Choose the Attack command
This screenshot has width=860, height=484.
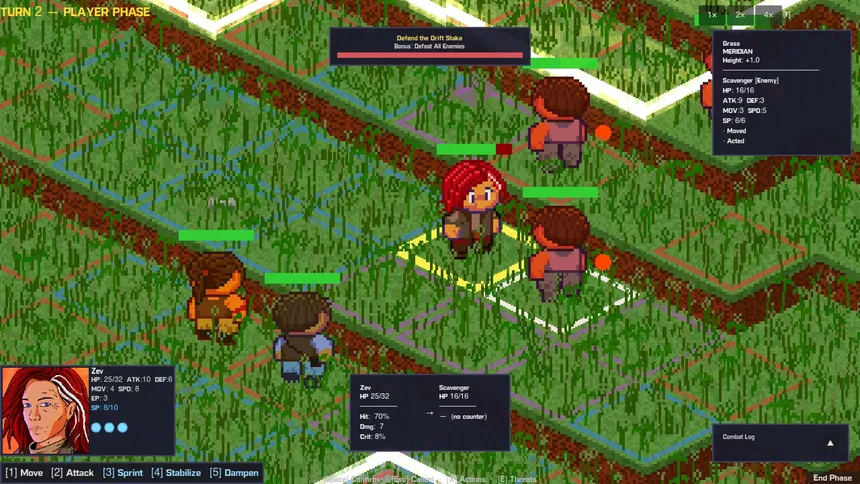(73, 473)
